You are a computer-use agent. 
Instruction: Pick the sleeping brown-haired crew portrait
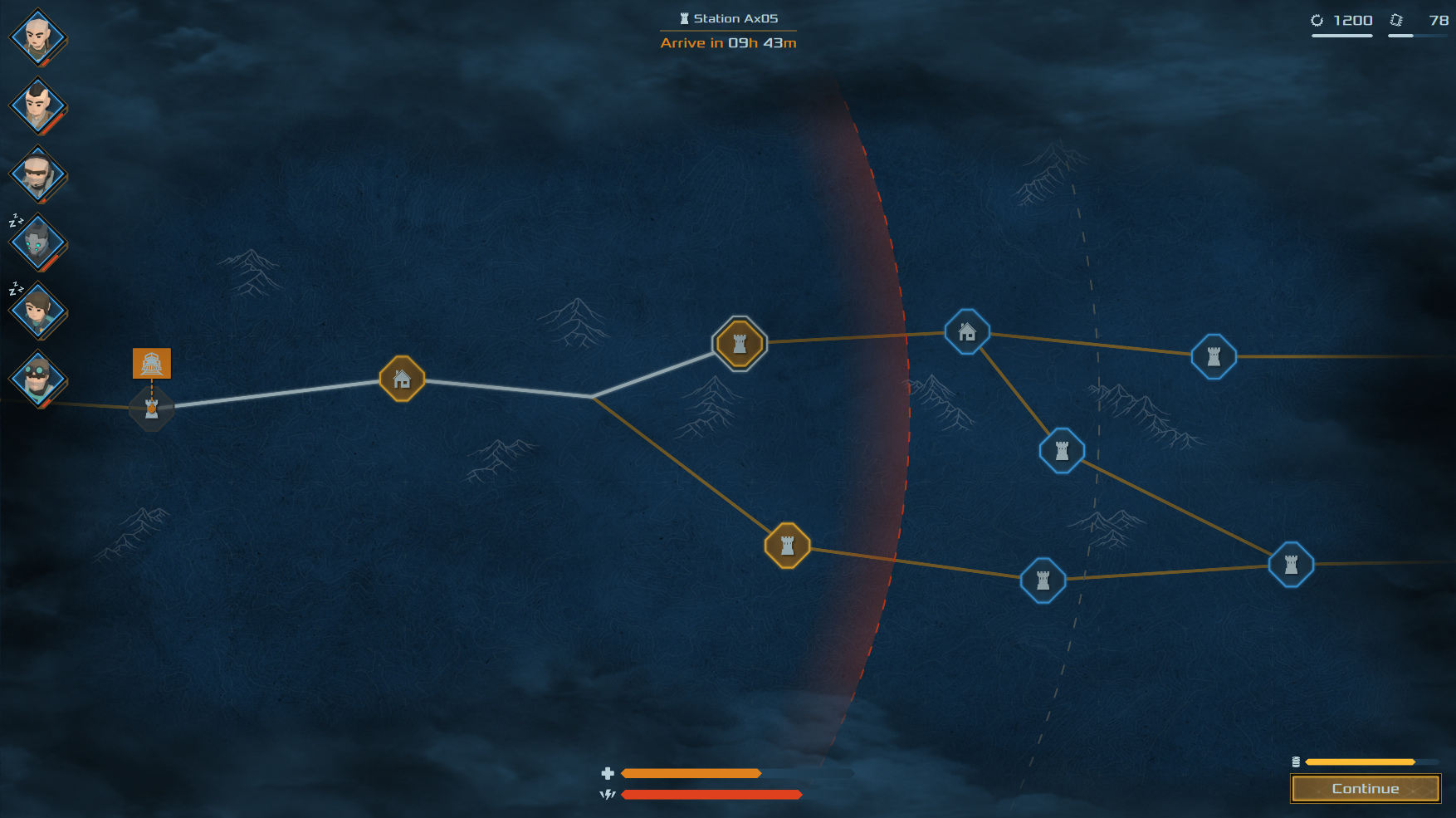38,311
